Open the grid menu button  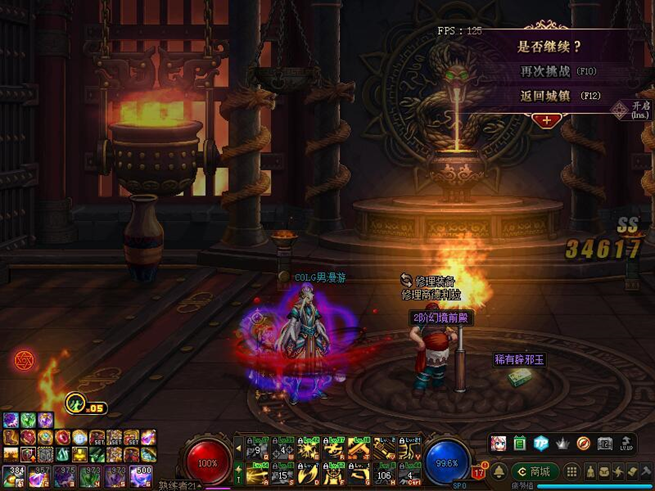coord(570,470)
